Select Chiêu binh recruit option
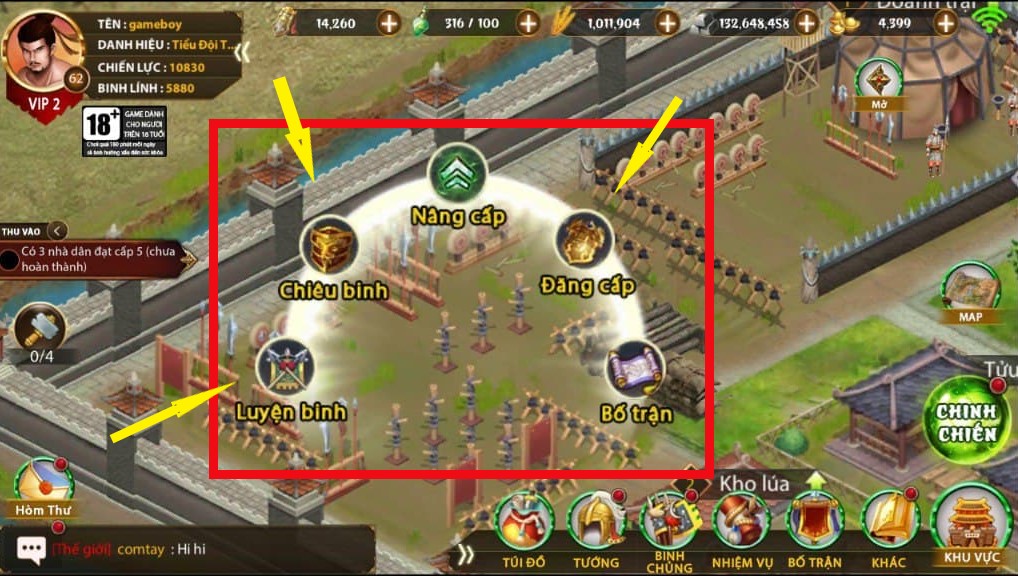Viewport: 1018px width, 576px height. pos(330,246)
